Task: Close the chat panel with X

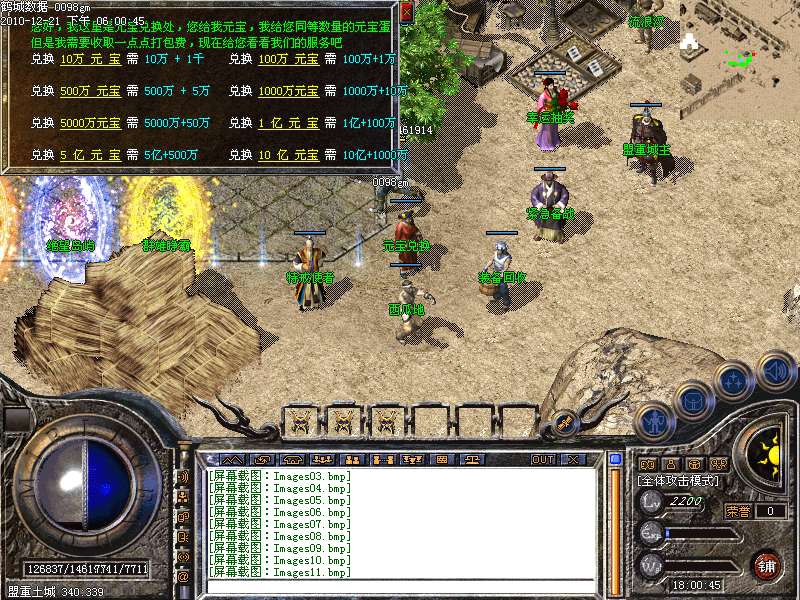Action: pyautogui.click(x=573, y=460)
